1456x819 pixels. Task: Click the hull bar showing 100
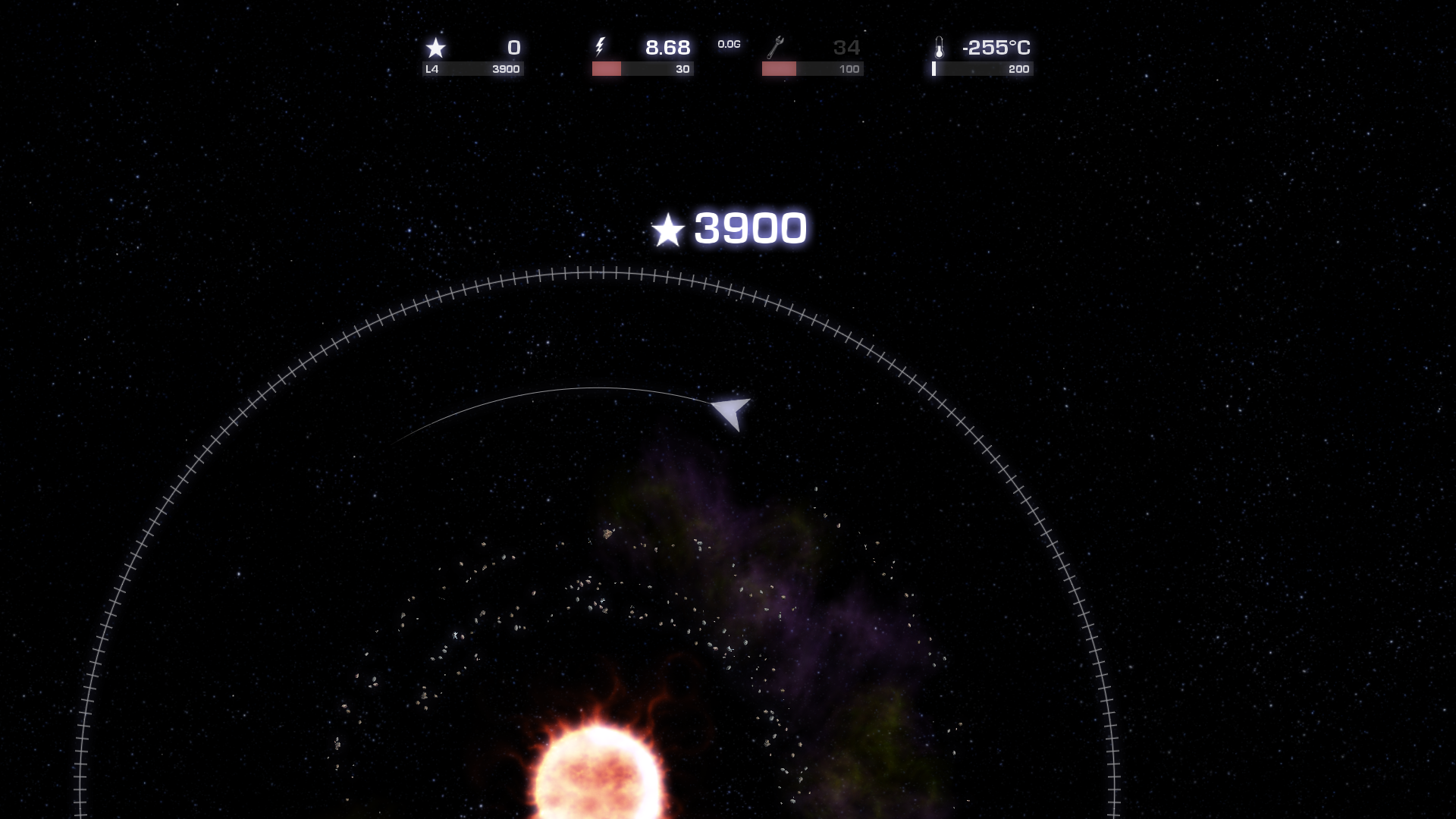coord(811,69)
